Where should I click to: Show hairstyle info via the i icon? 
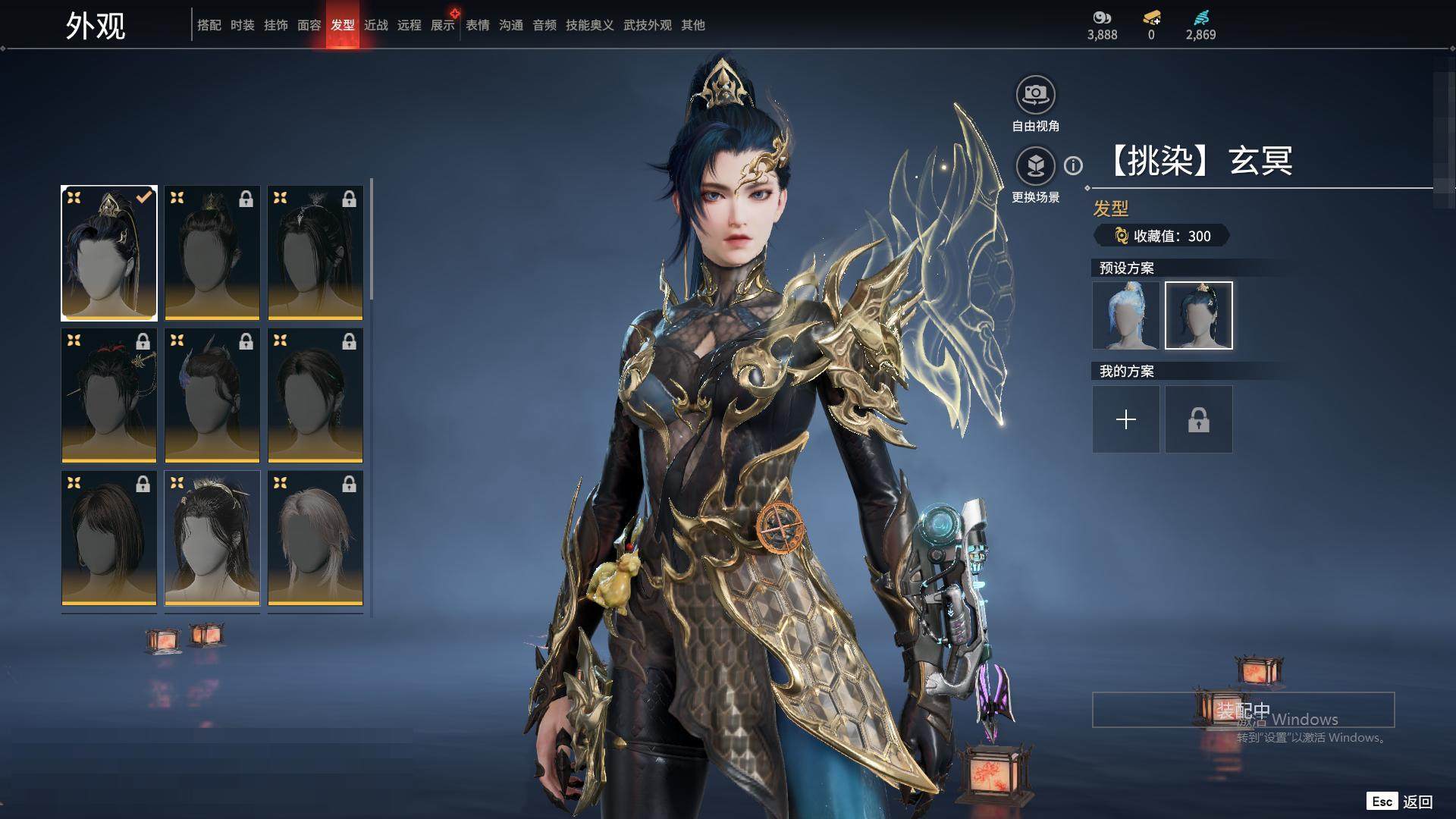click(1073, 165)
